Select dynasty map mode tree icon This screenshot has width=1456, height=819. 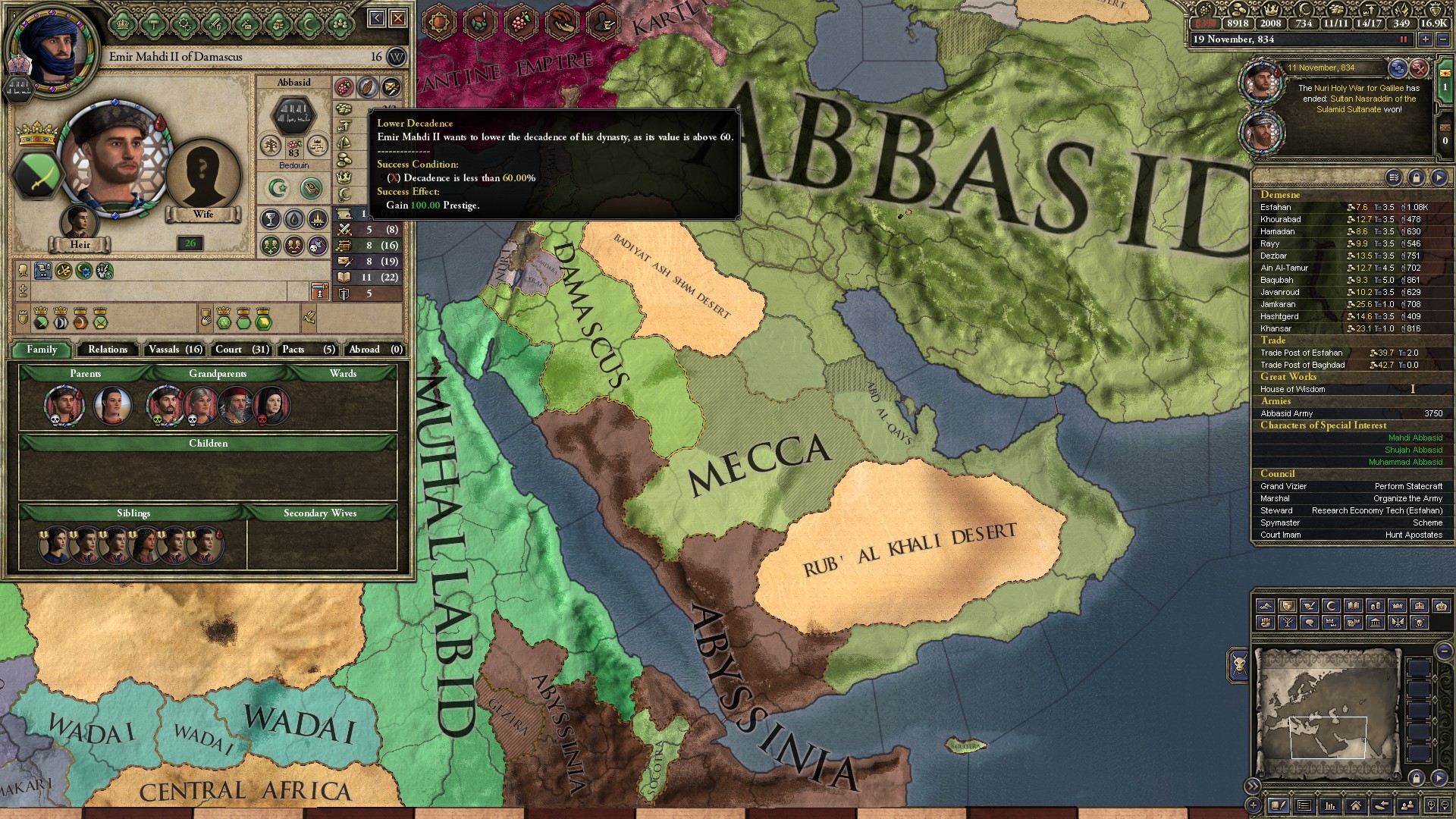(x=1289, y=623)
